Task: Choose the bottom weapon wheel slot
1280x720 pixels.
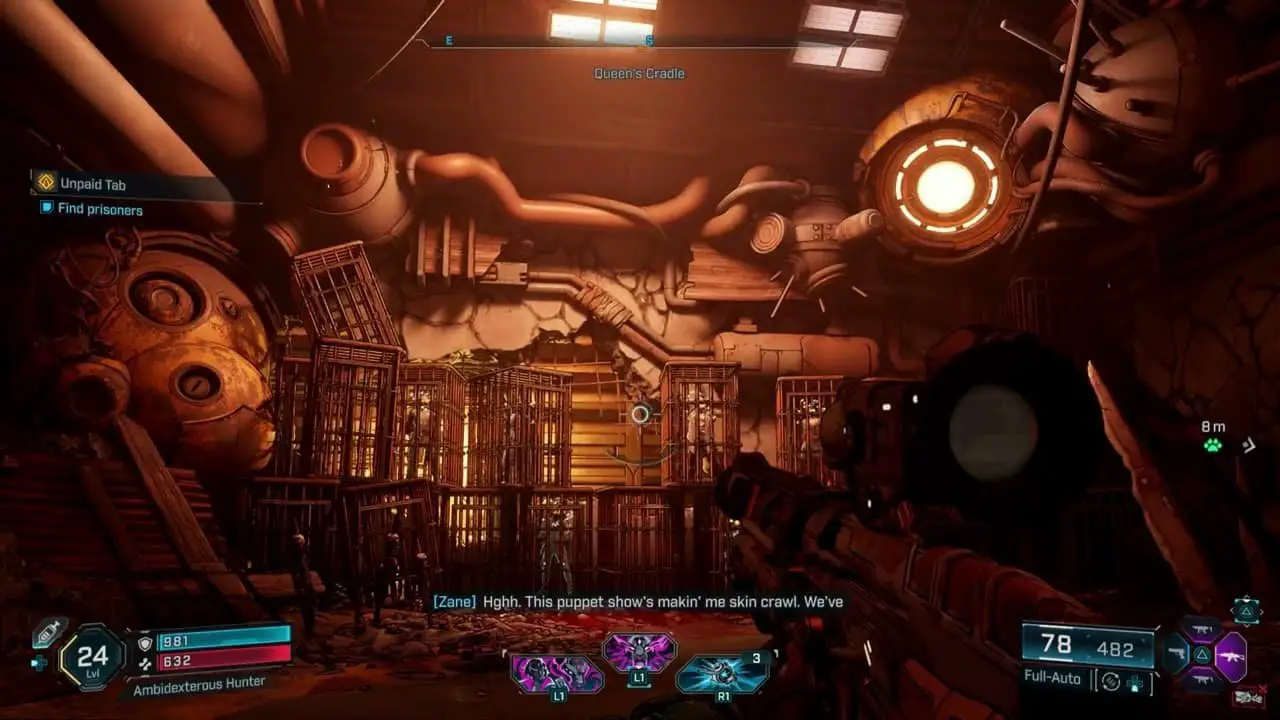Action: pyautogui.click(x=1203, y=682)
